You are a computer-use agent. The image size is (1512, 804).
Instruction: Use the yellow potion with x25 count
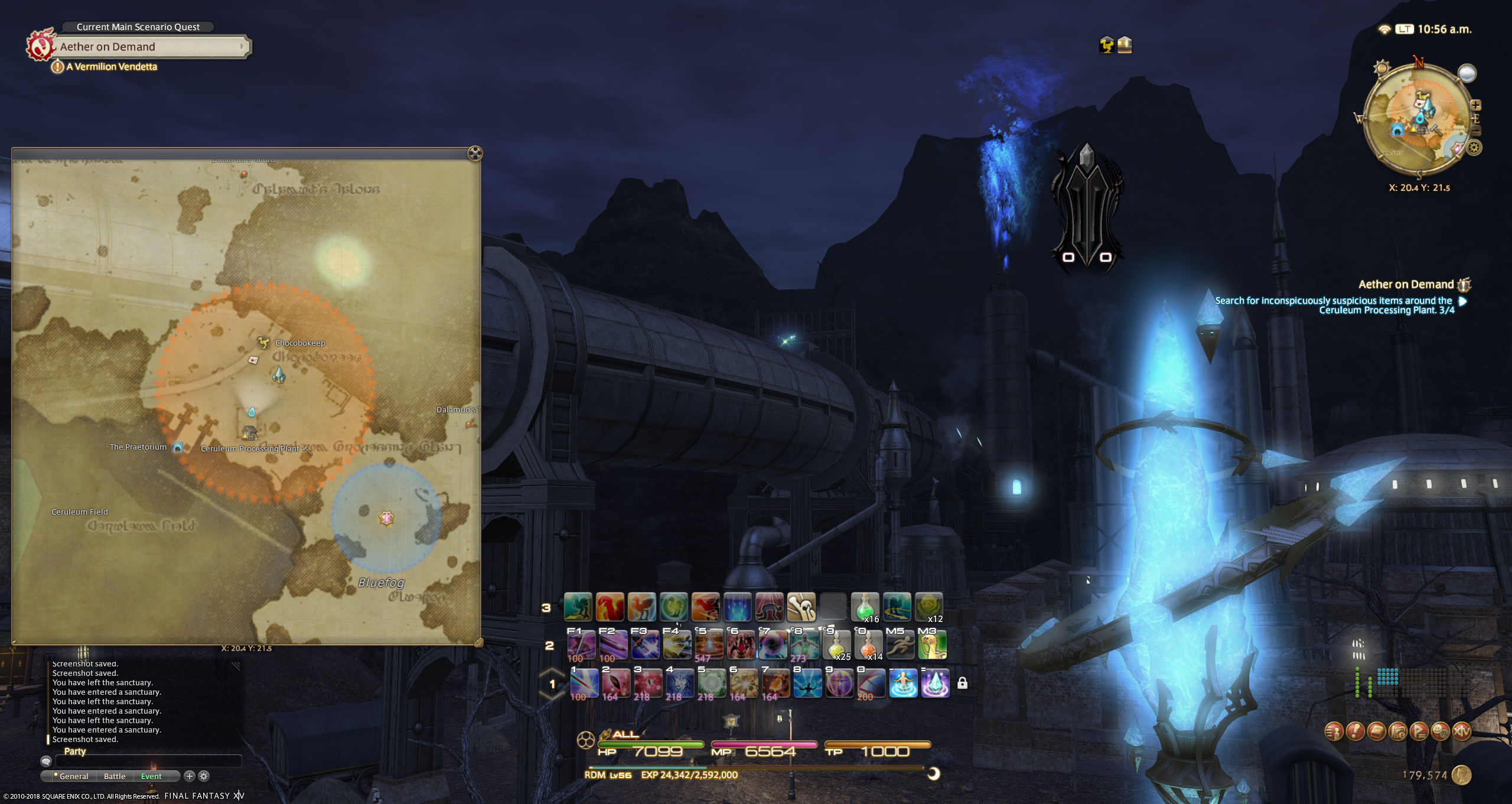[x=836, y=645]
